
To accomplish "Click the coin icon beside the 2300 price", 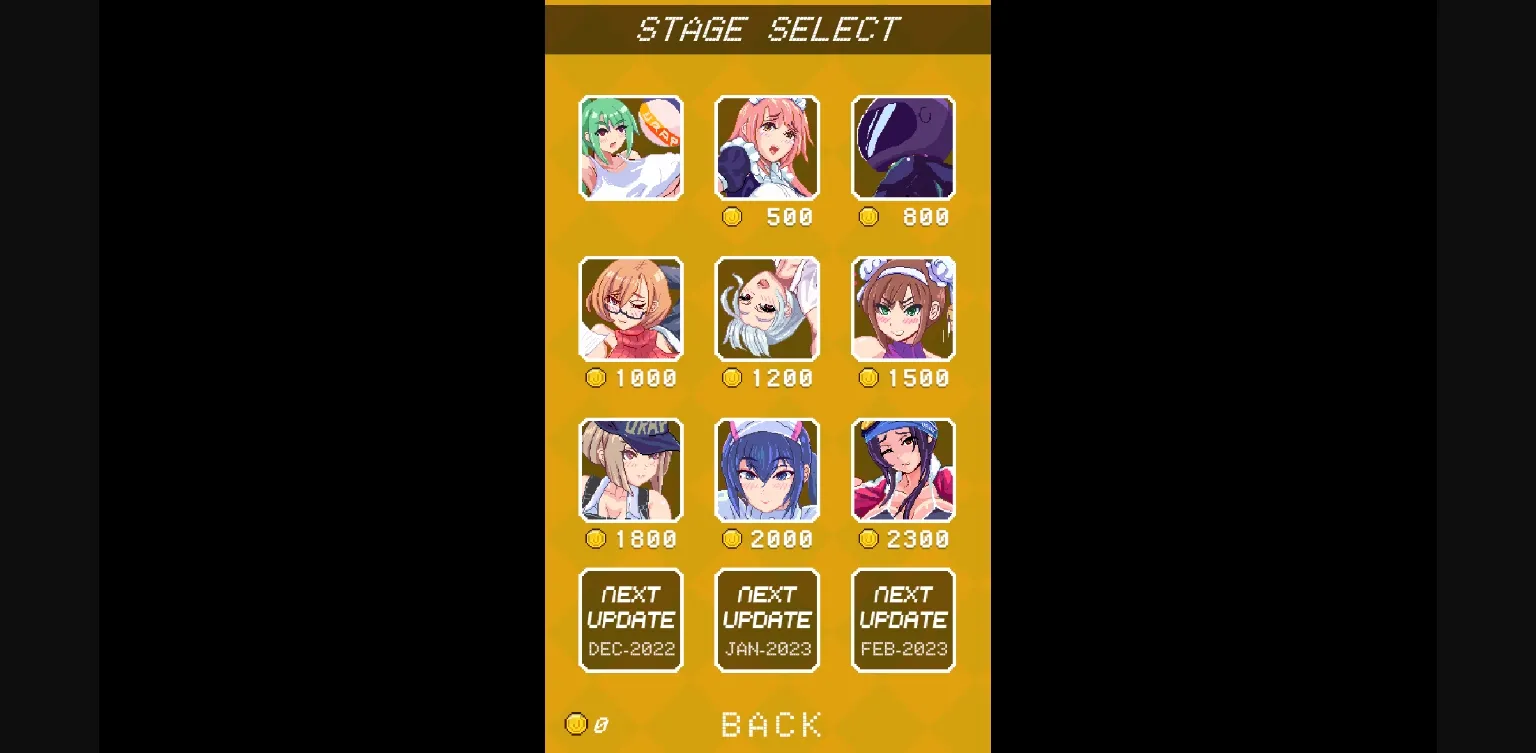I will (x=868, y=539).
